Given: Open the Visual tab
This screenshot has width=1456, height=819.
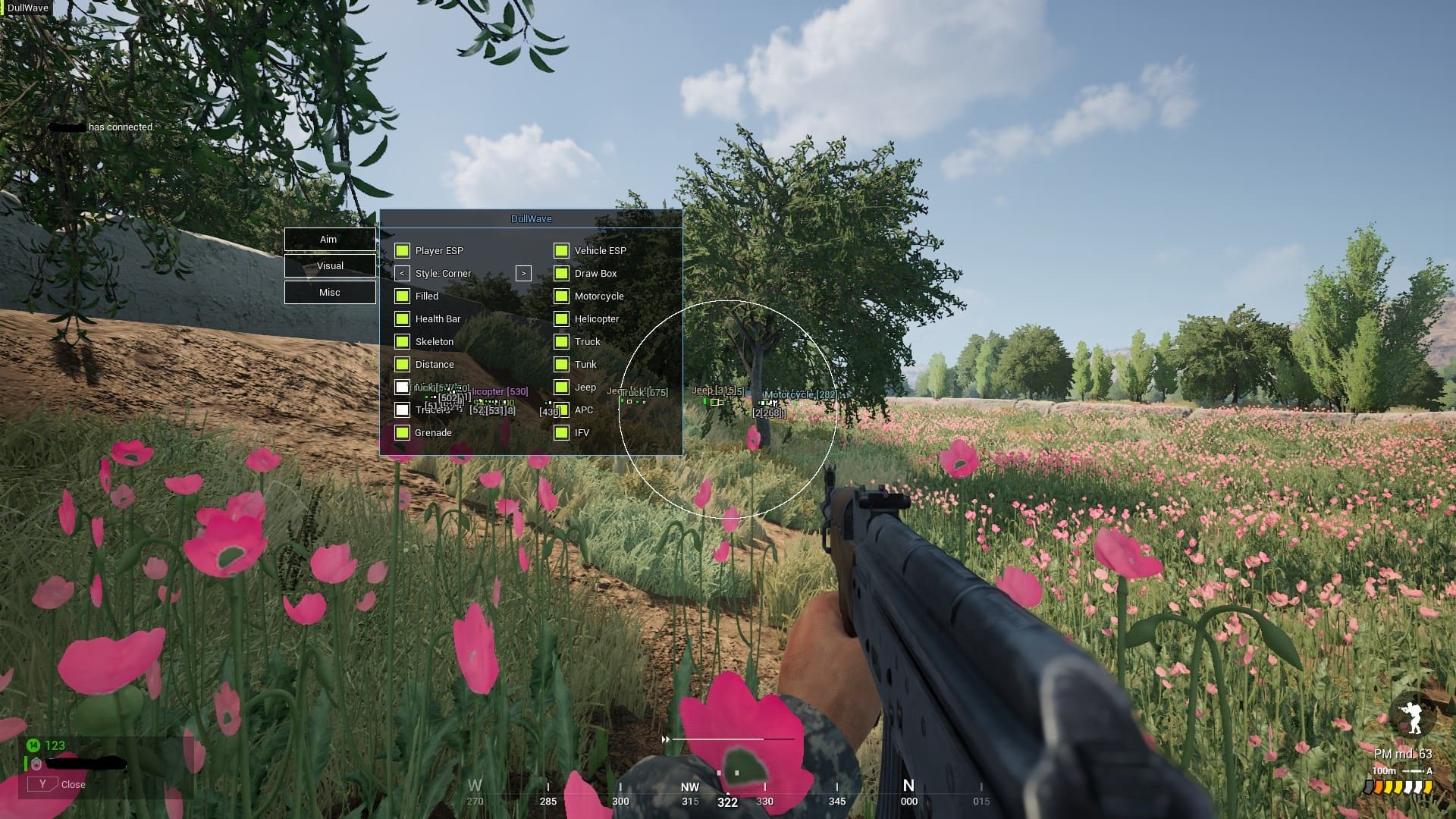Looking at the screenshot, I should (x=329, y=266).
